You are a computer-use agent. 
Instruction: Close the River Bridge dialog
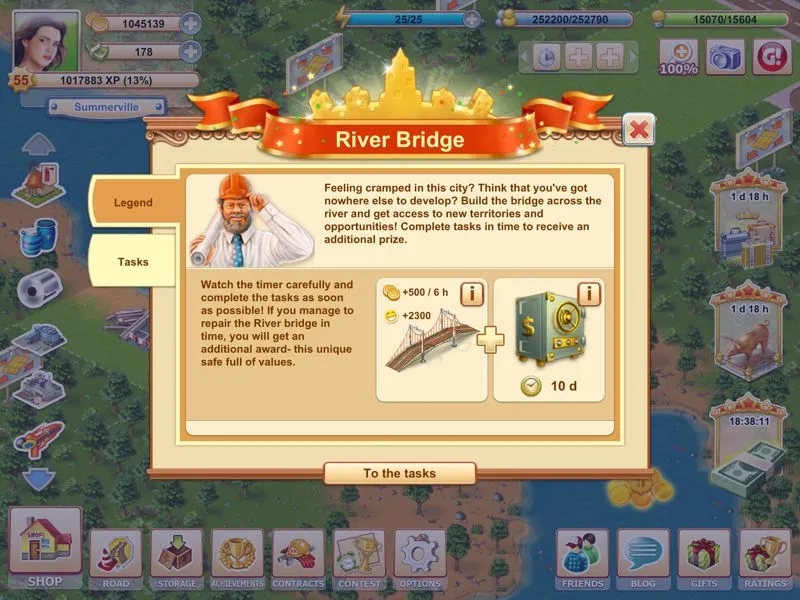click(x=638, y=129)
